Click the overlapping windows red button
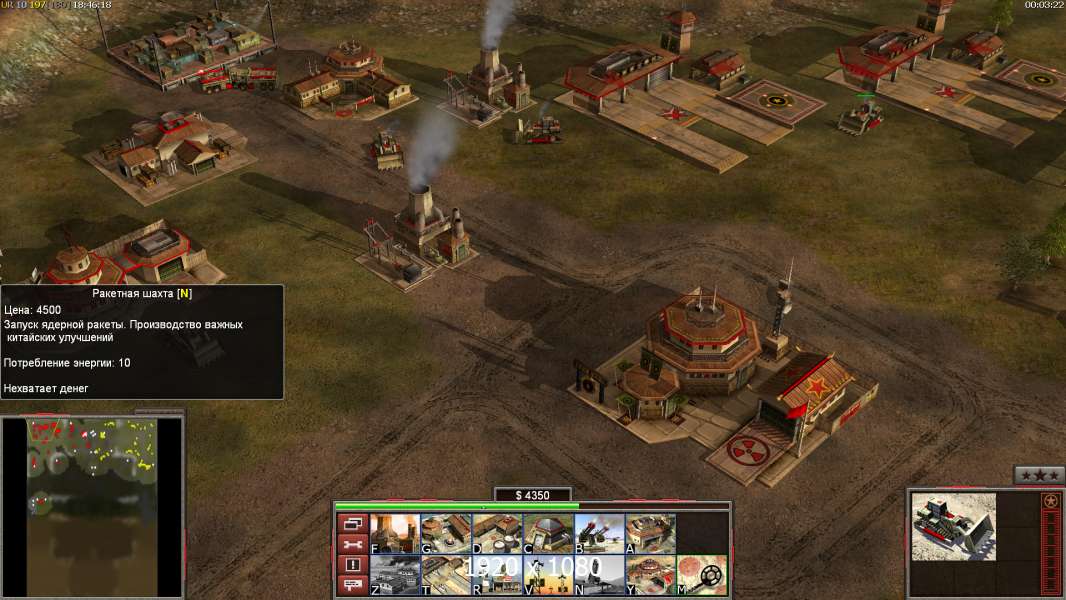Viewport: 1066px width, 600px height. click(352, 523)
